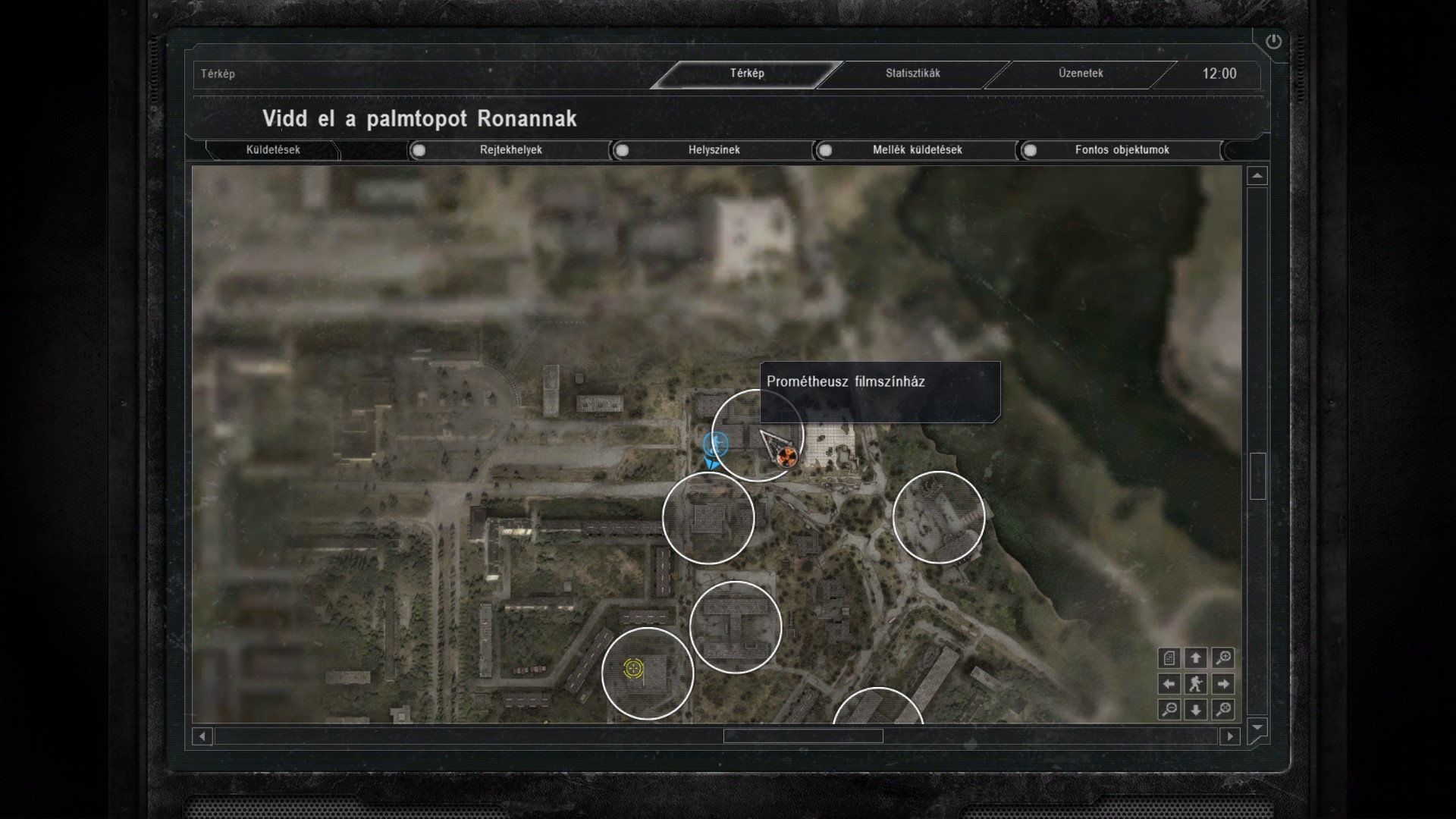Pan the map down with arrow button
The width and height of the screenshot is (1456, 819).
pos(1196,710)
